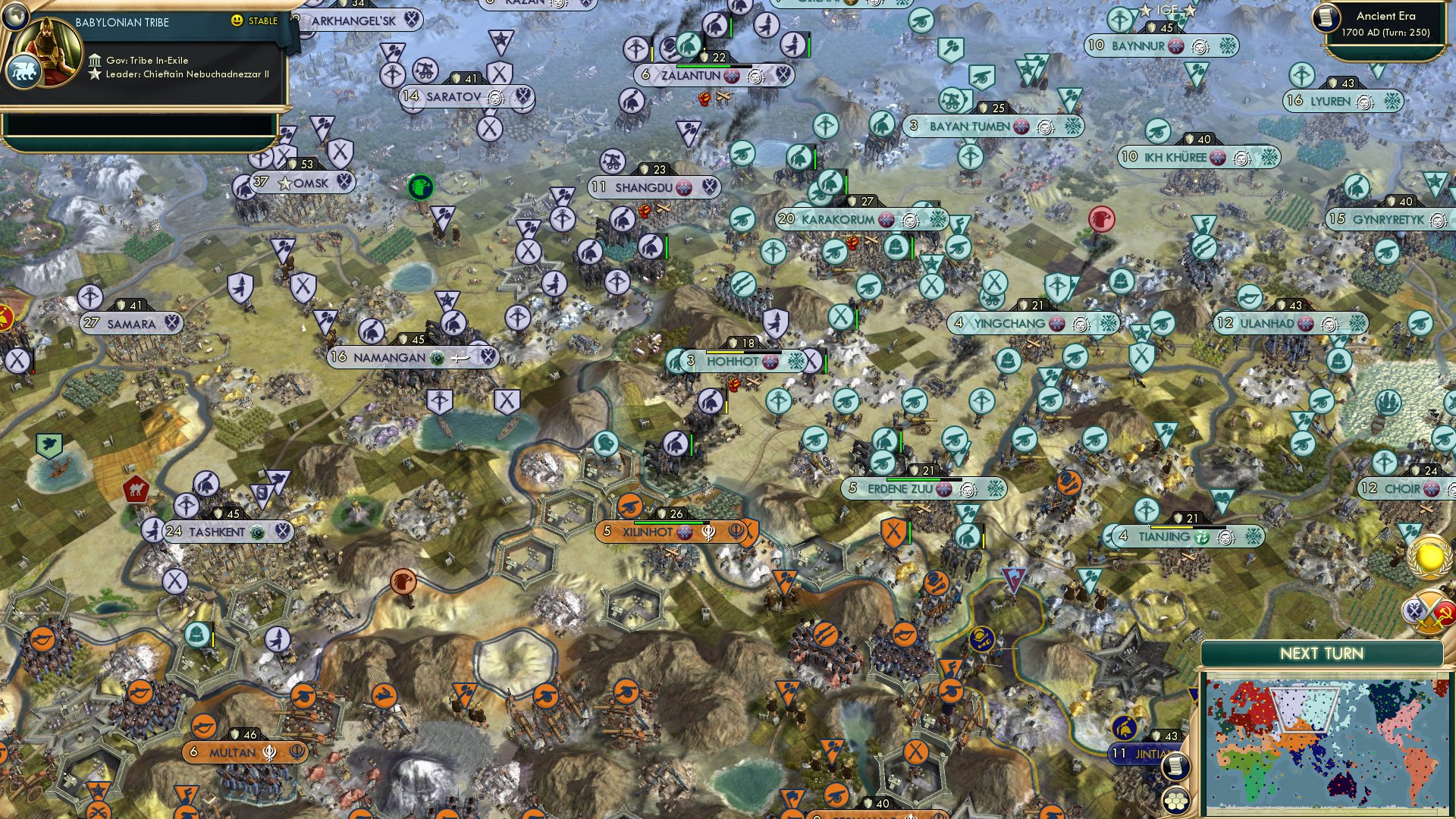The height and width of the screenshot is (819, 1456).
Task: Click the green religion icon below Omsk
Action: click(x=419, y=186)
